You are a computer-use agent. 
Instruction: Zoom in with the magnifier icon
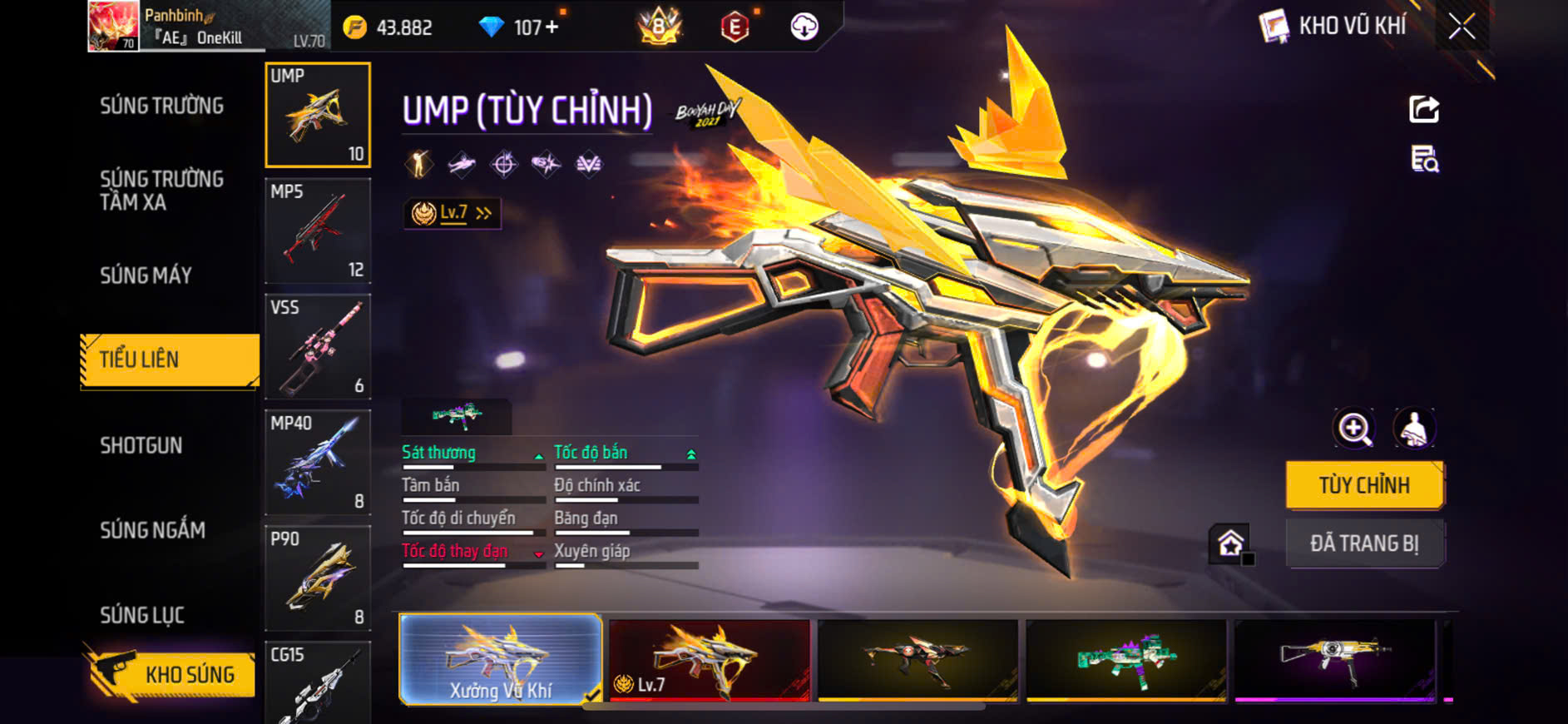click(1354, 429)
